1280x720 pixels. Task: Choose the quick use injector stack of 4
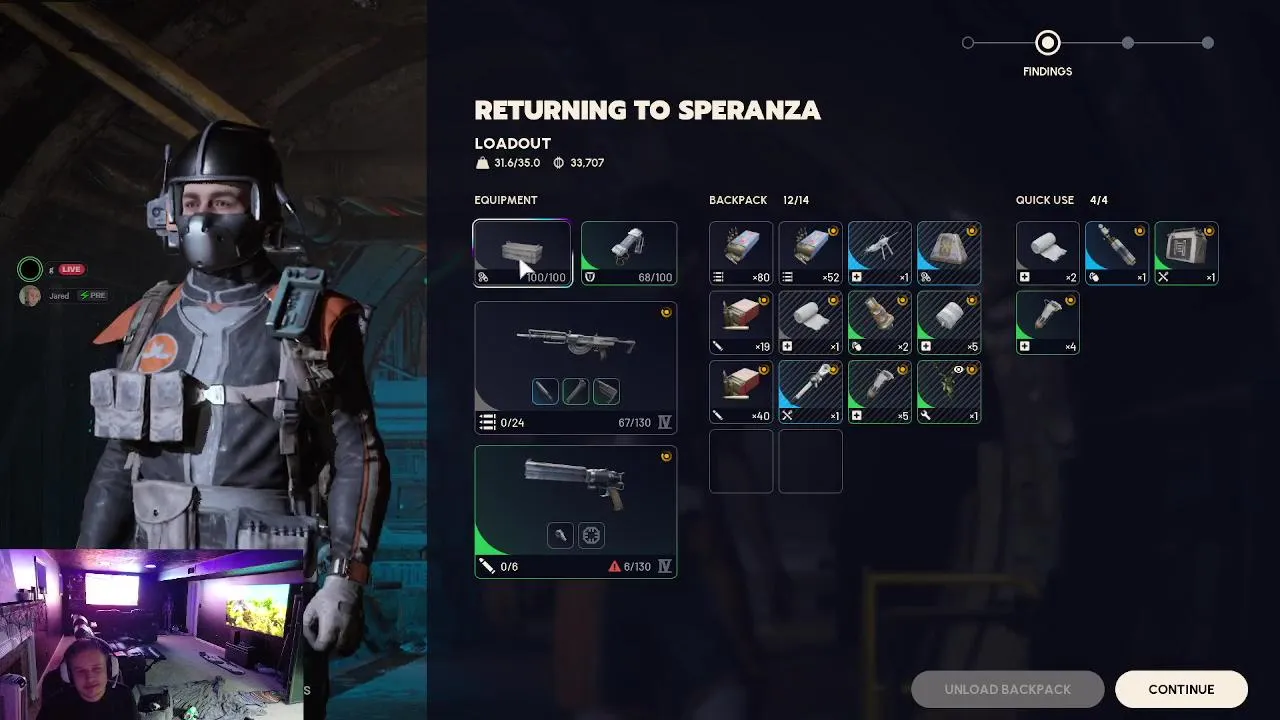click(x=1048, y=323)
